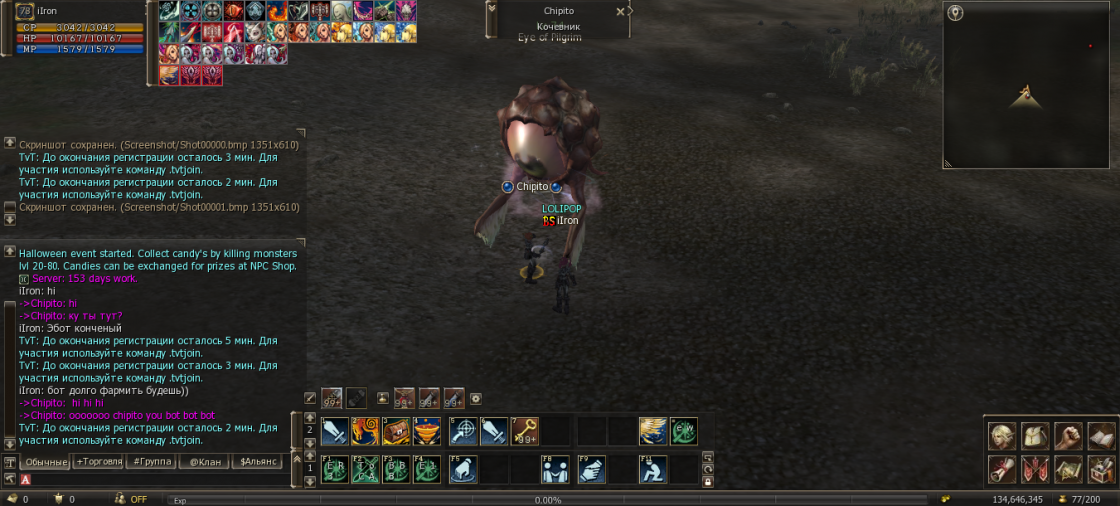Open the world map icon
The width and height of the screenshot is (1120, 506).
(x=1069, y=469)
